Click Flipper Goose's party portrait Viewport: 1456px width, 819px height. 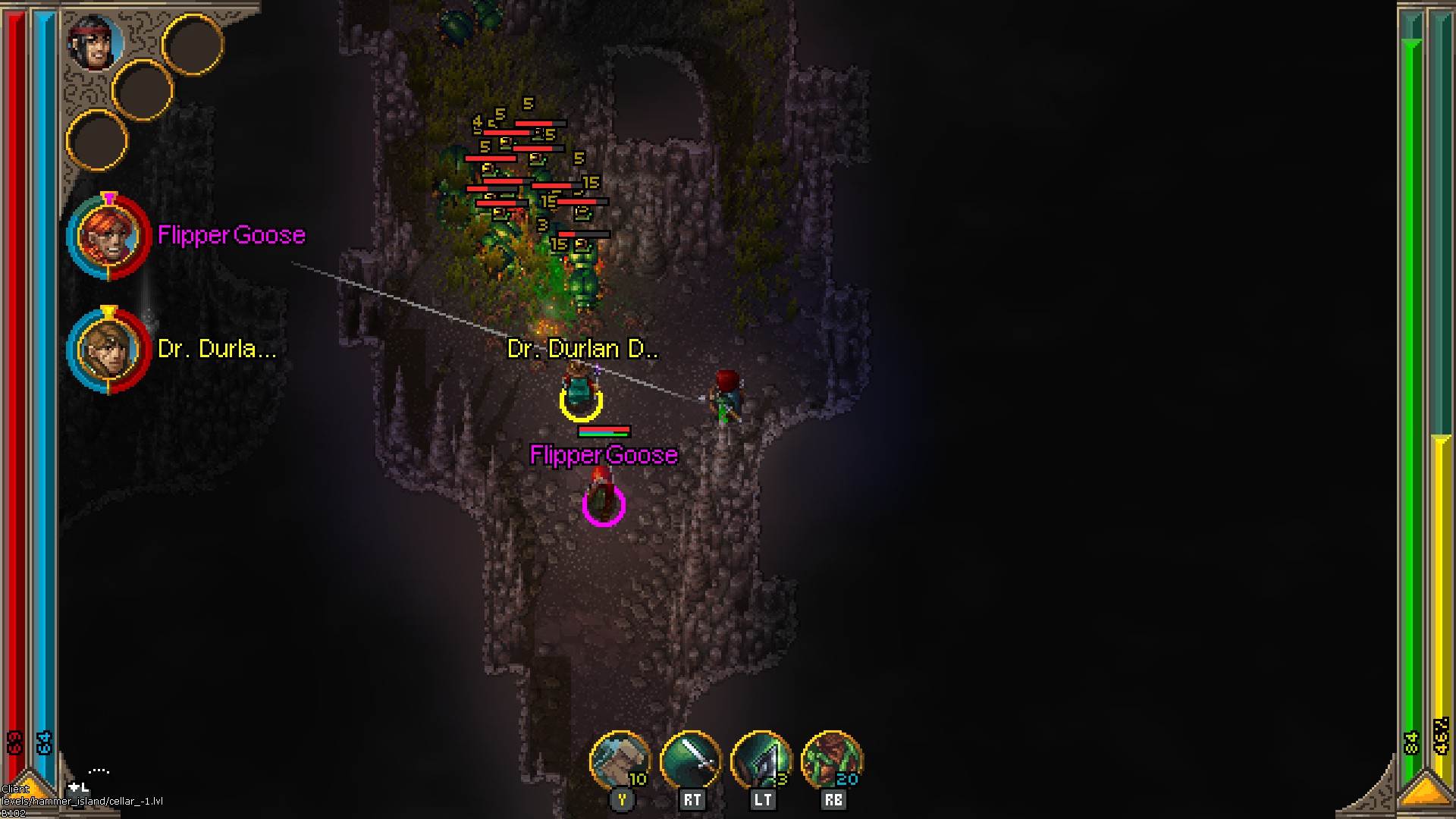pos(108,237)
